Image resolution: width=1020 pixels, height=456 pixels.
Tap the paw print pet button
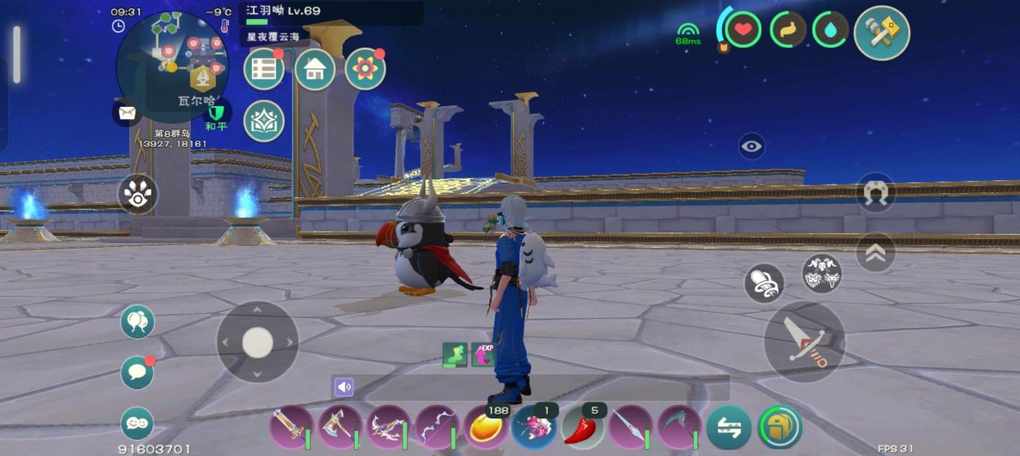pos(137,194)
